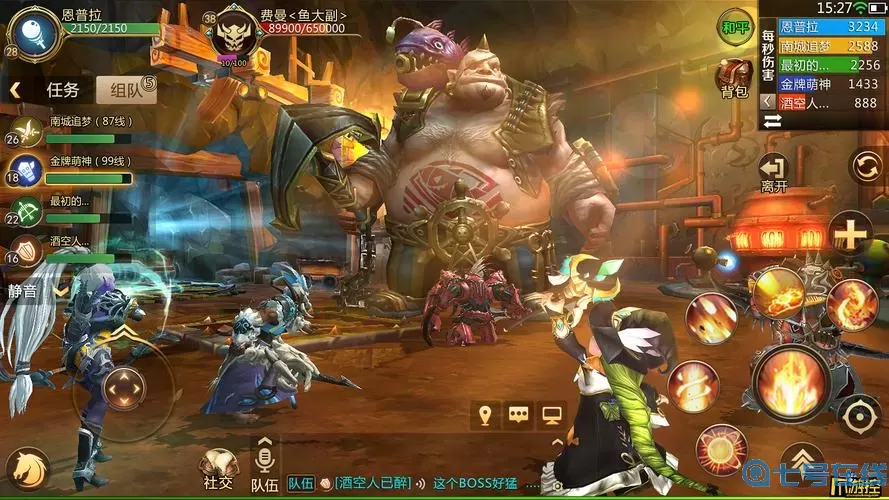
Task: Leave the dungeon with 离开
Action: [x=773, y=172]
